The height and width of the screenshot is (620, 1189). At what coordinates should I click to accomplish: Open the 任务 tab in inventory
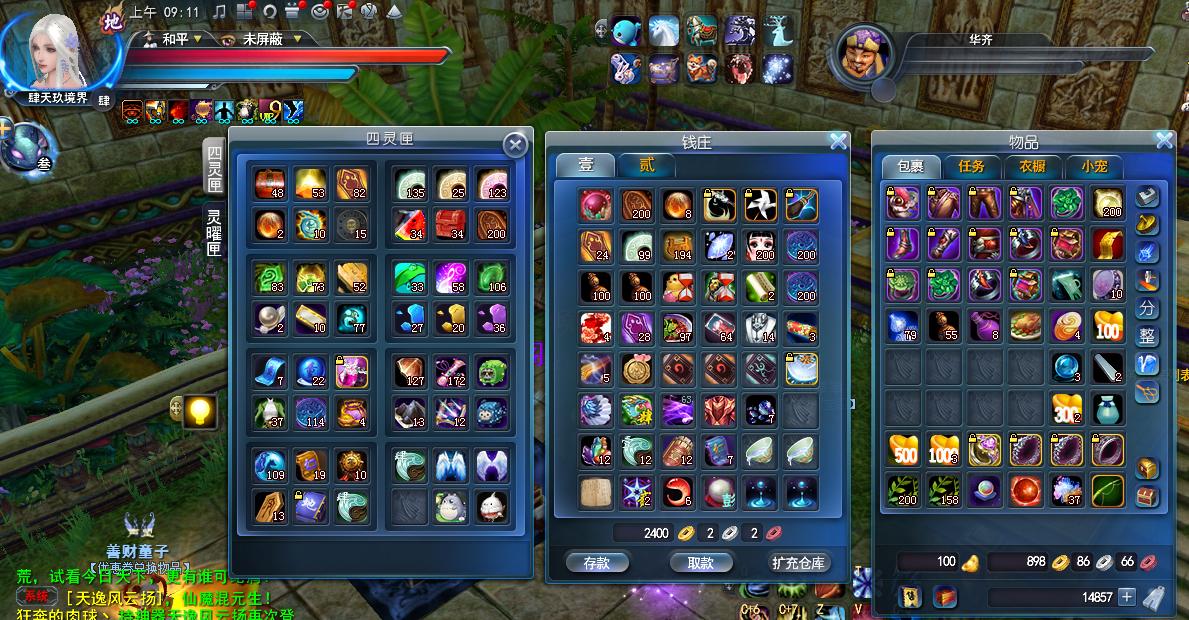point(971,167)
